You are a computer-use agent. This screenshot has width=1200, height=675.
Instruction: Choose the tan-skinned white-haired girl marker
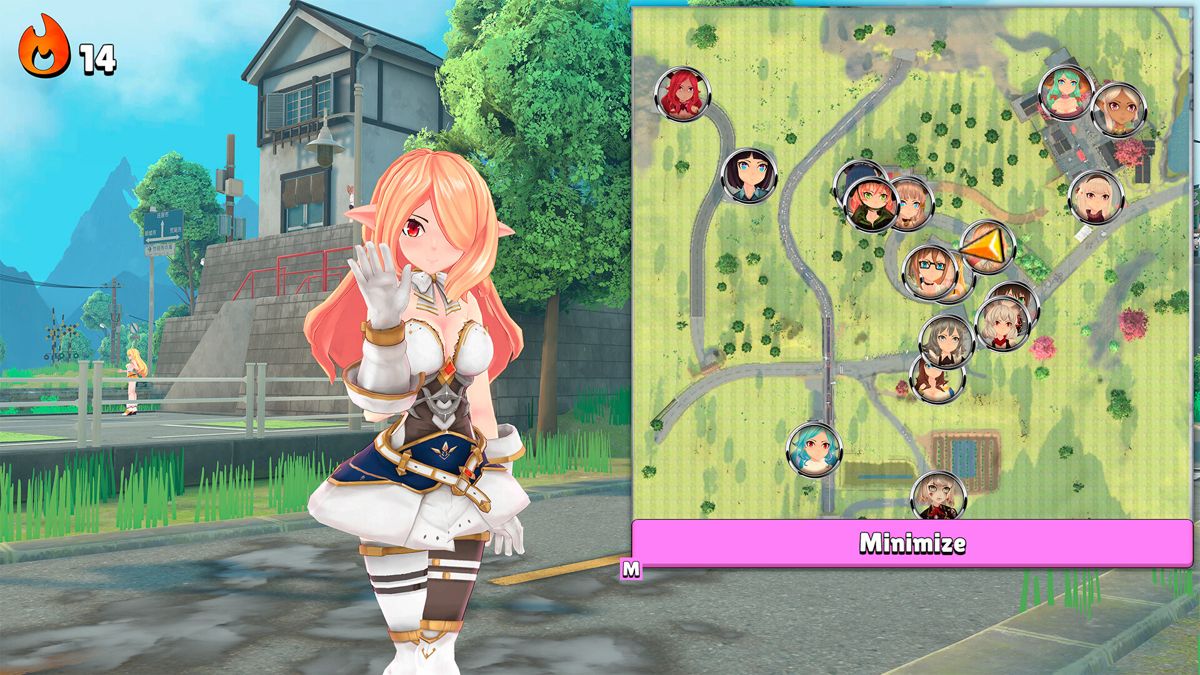pyautogui.click(x=1117, y=110)
